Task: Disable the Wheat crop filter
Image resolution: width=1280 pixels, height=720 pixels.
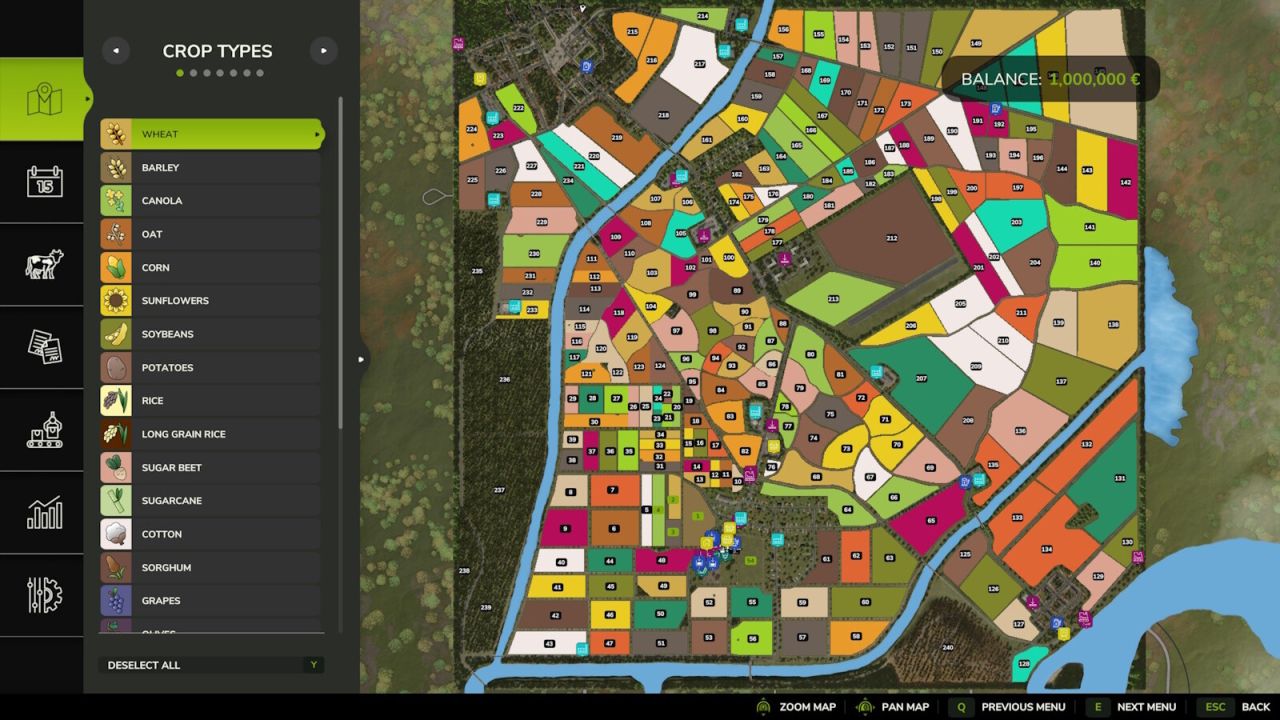Action: pyautogui.click(x=210, y=133)
